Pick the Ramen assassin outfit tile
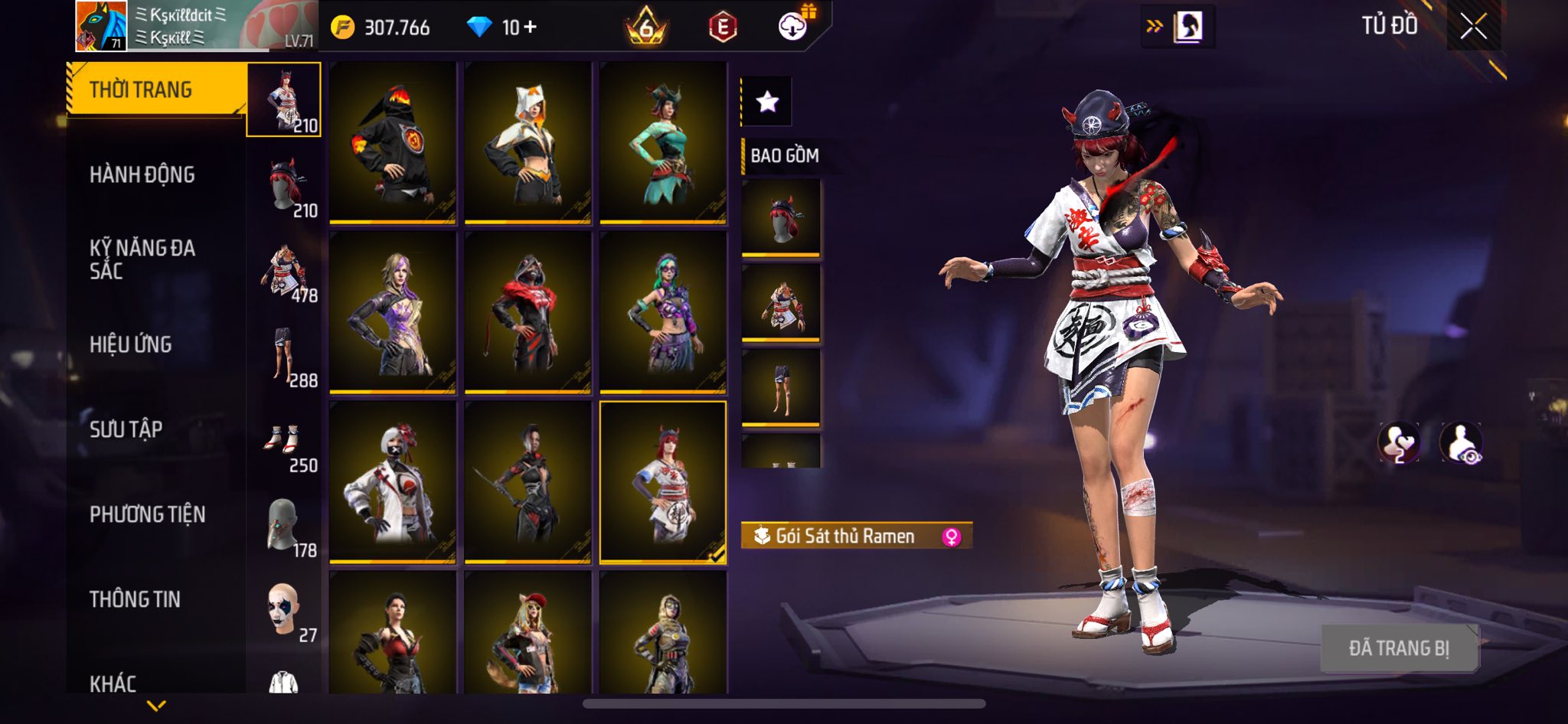Image resolution: width=1568 pixels, height=724 pixels. click(x=663, y=482)
